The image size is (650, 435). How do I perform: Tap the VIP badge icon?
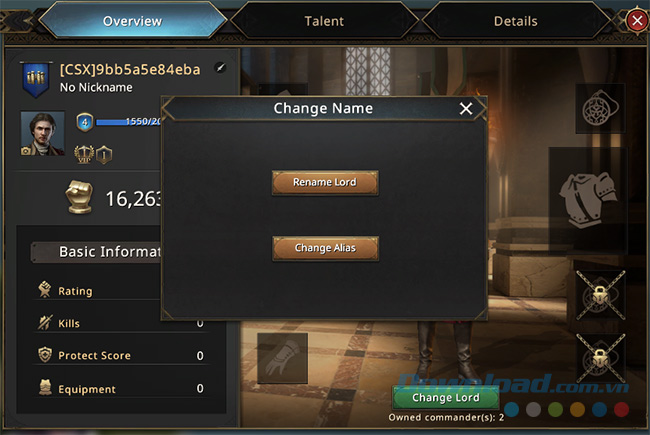84,153
